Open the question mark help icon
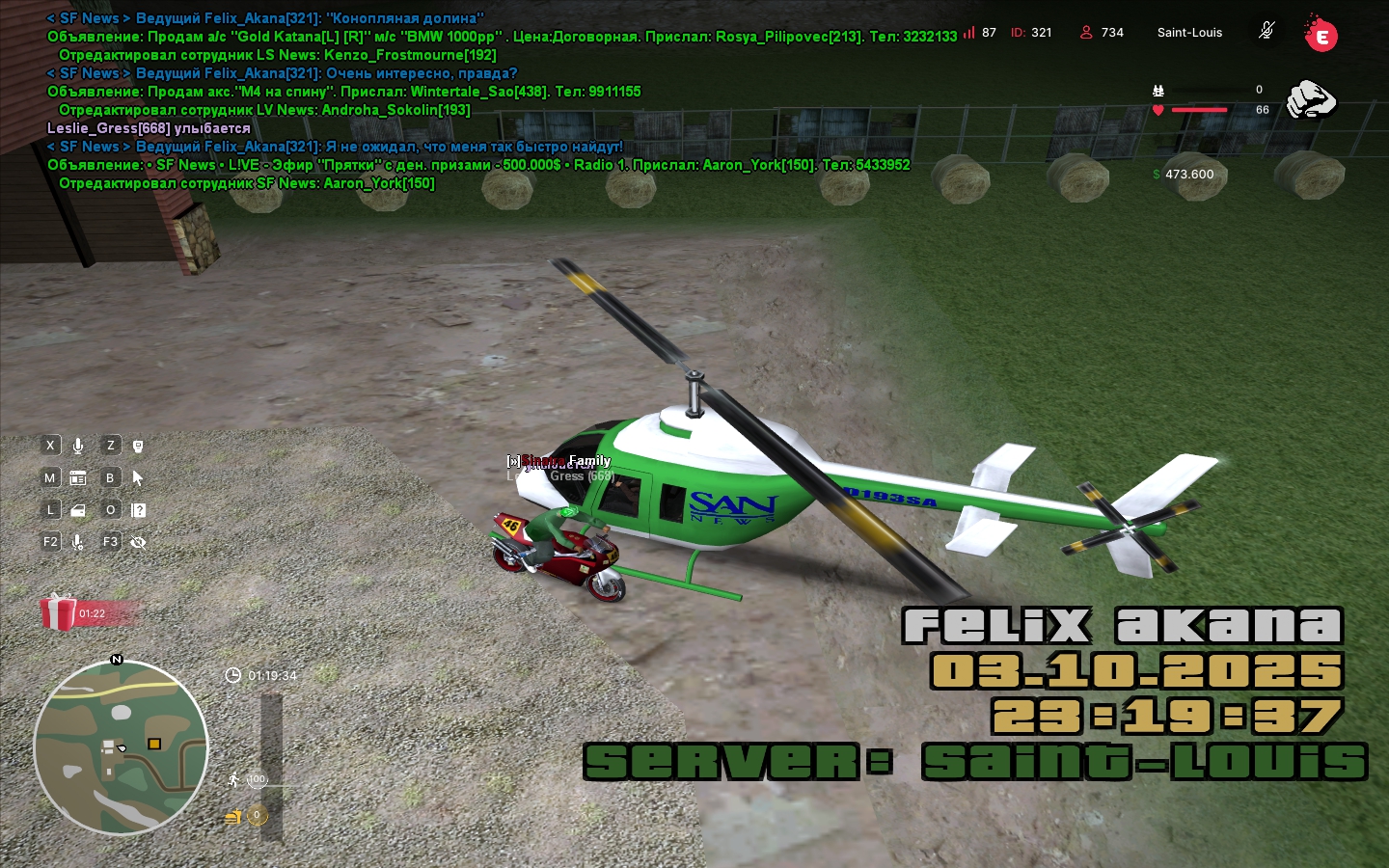This screenshot has width=1389, height=868. 138,510
